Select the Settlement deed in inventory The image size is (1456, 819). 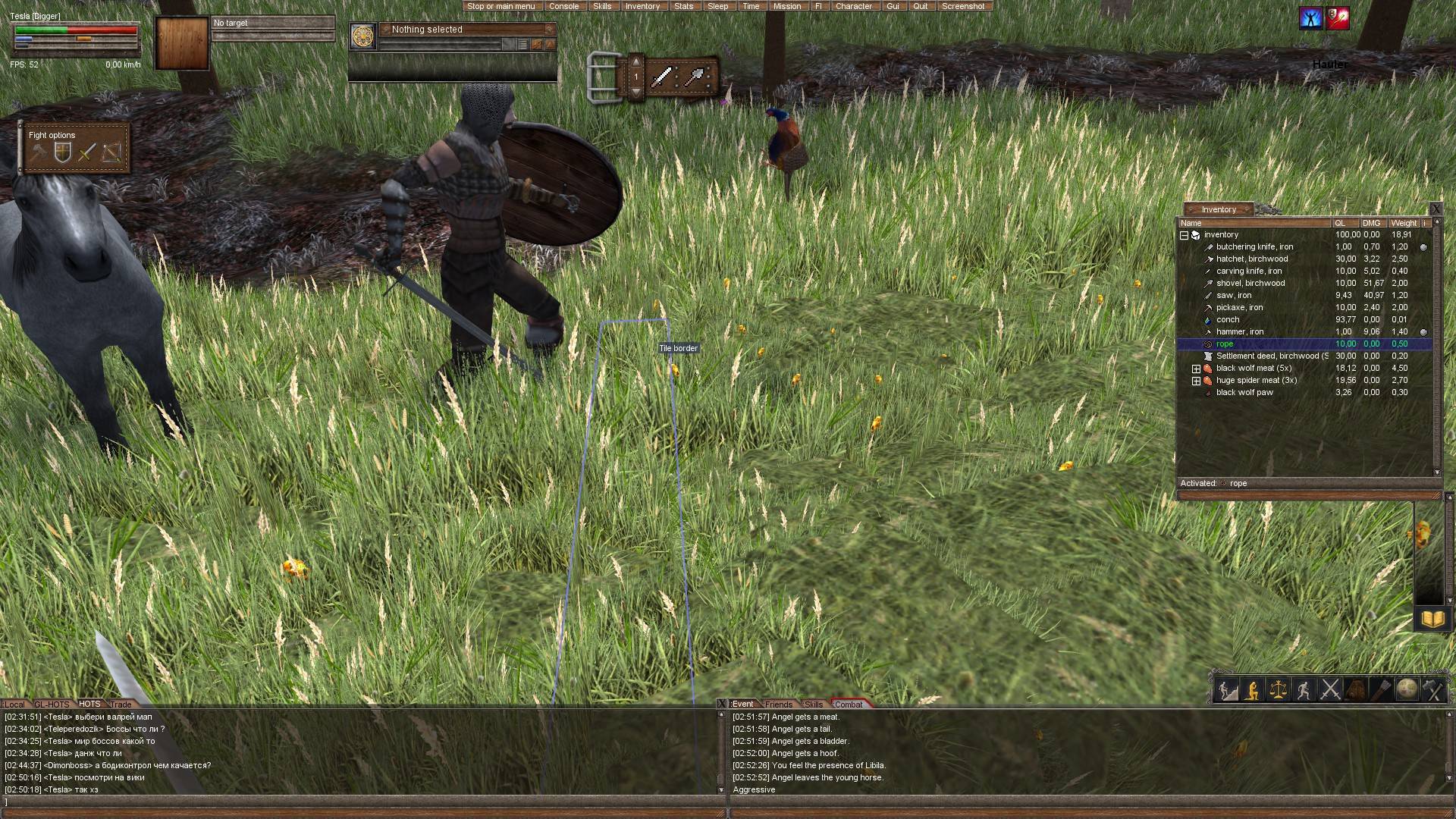pyautogui.click(x=1271, y=356)
